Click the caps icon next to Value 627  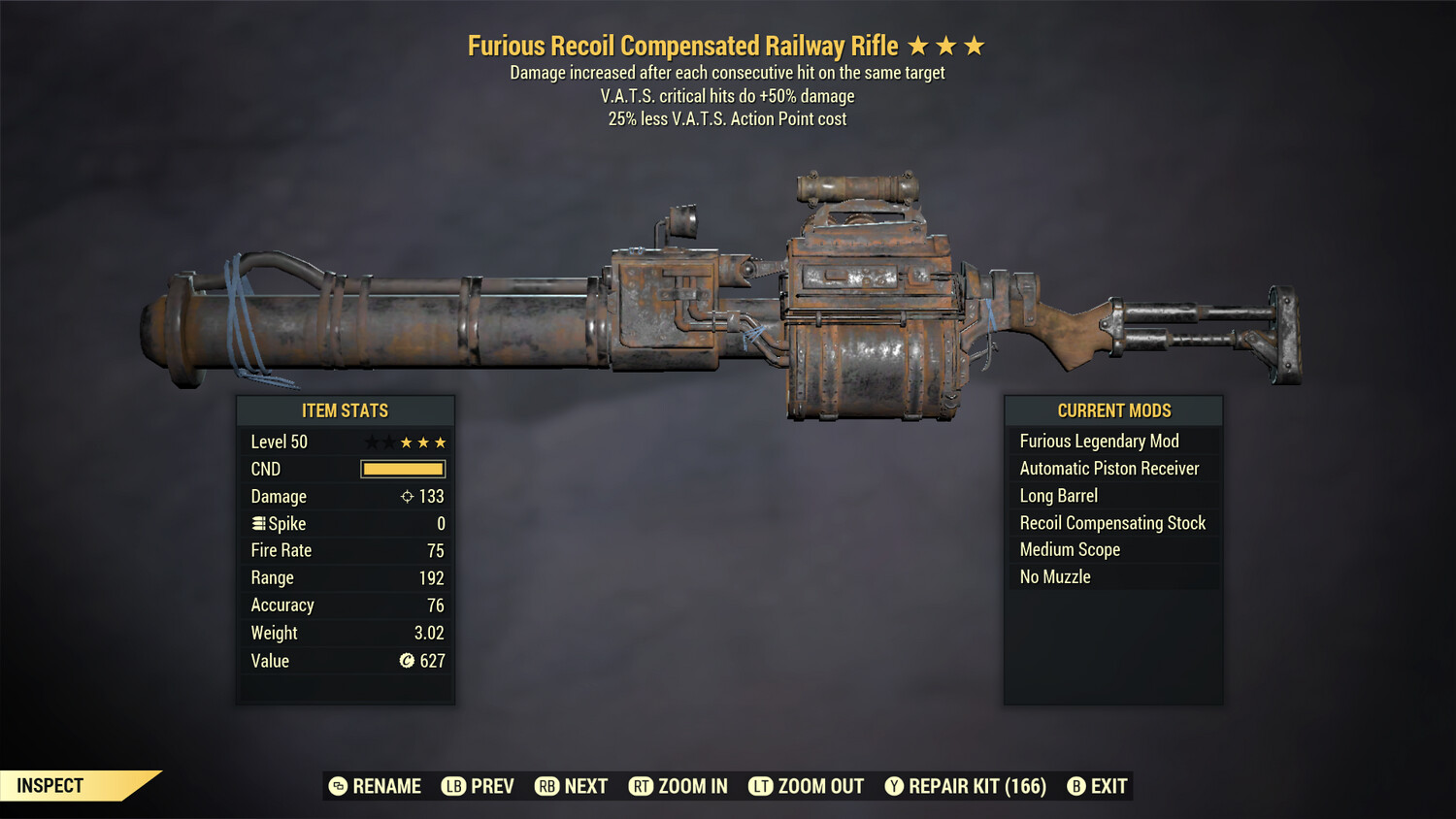pos(409,661)
